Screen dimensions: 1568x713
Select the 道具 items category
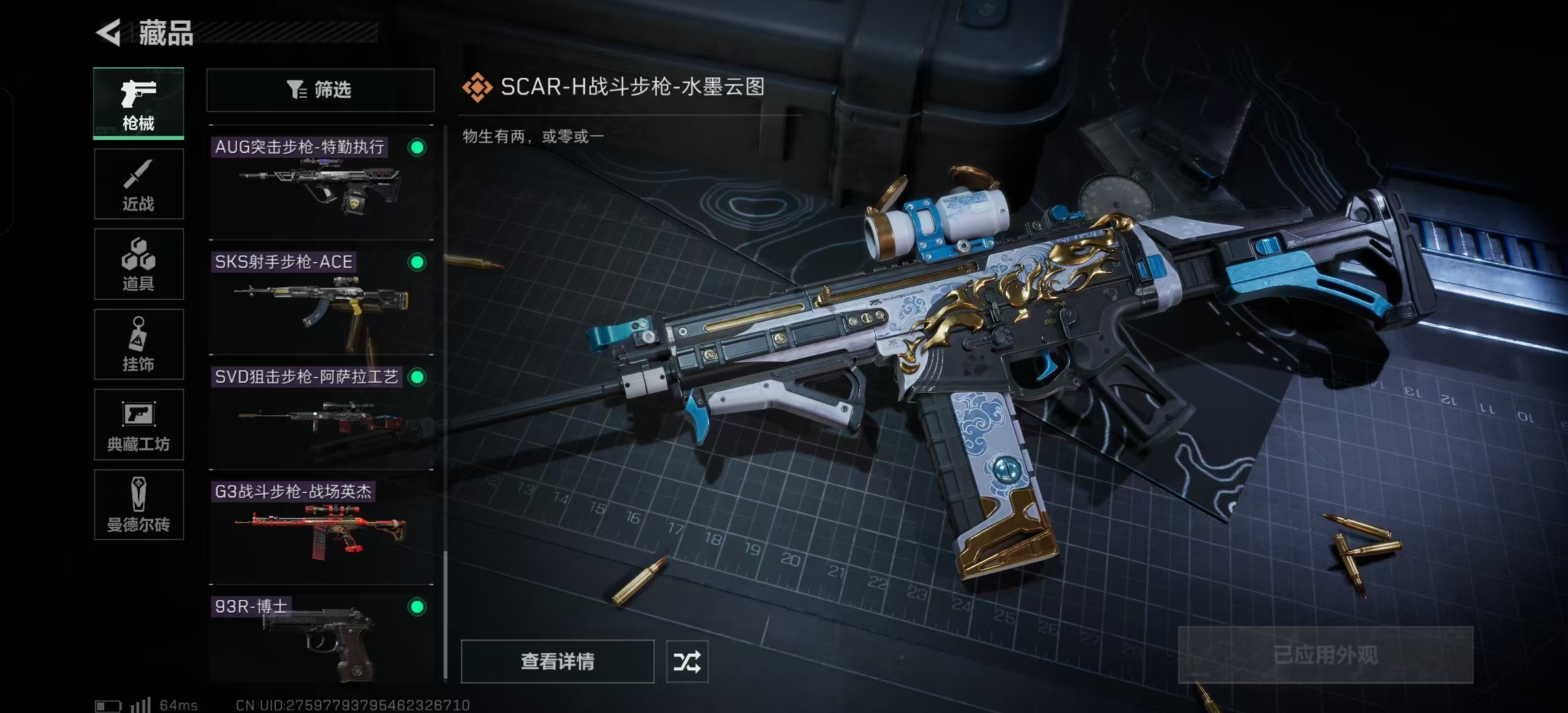[x=139, y=264]
